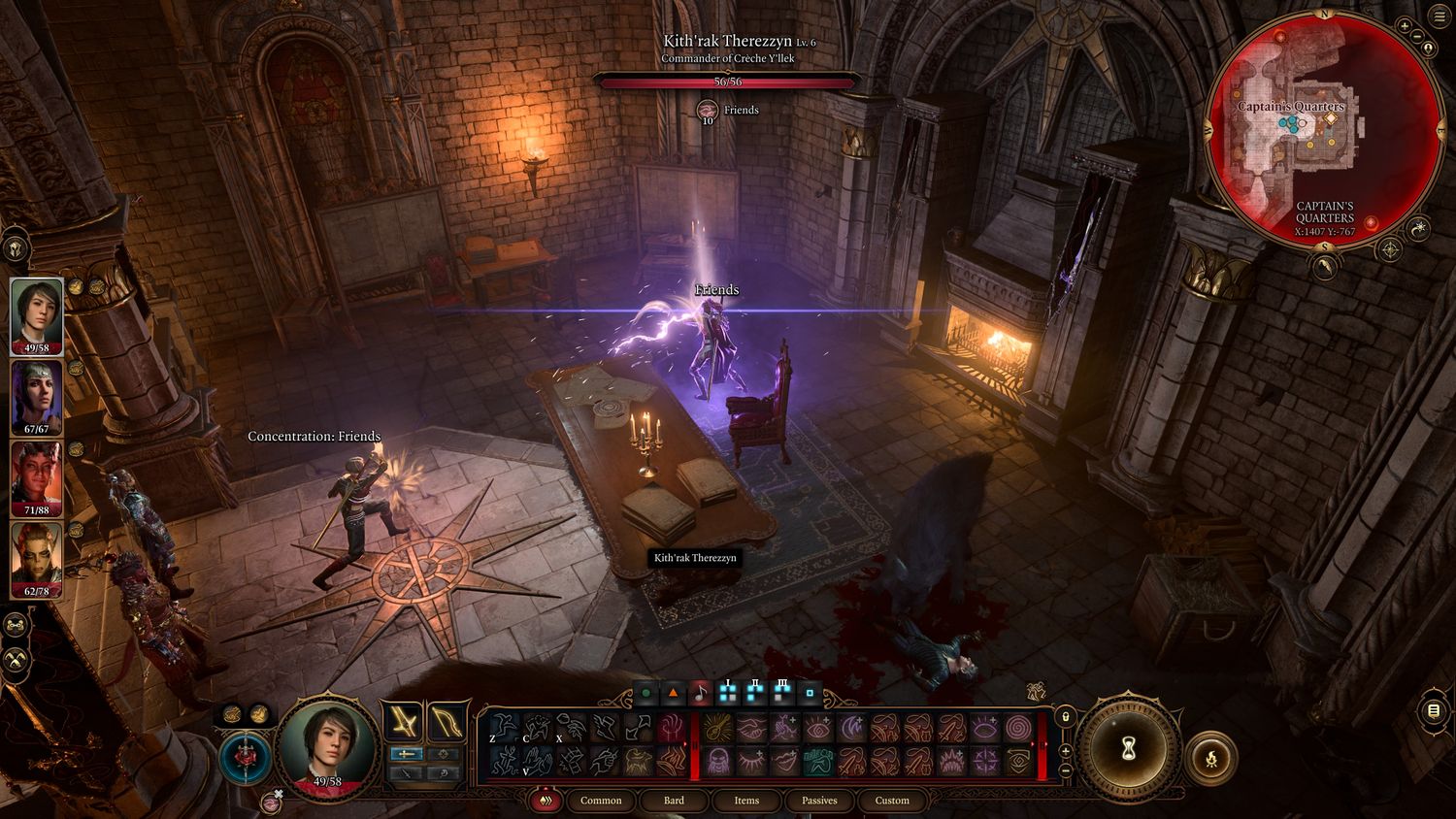Switch to the Common hotbar tab
Screen dimensions: 1456x819
601,801
